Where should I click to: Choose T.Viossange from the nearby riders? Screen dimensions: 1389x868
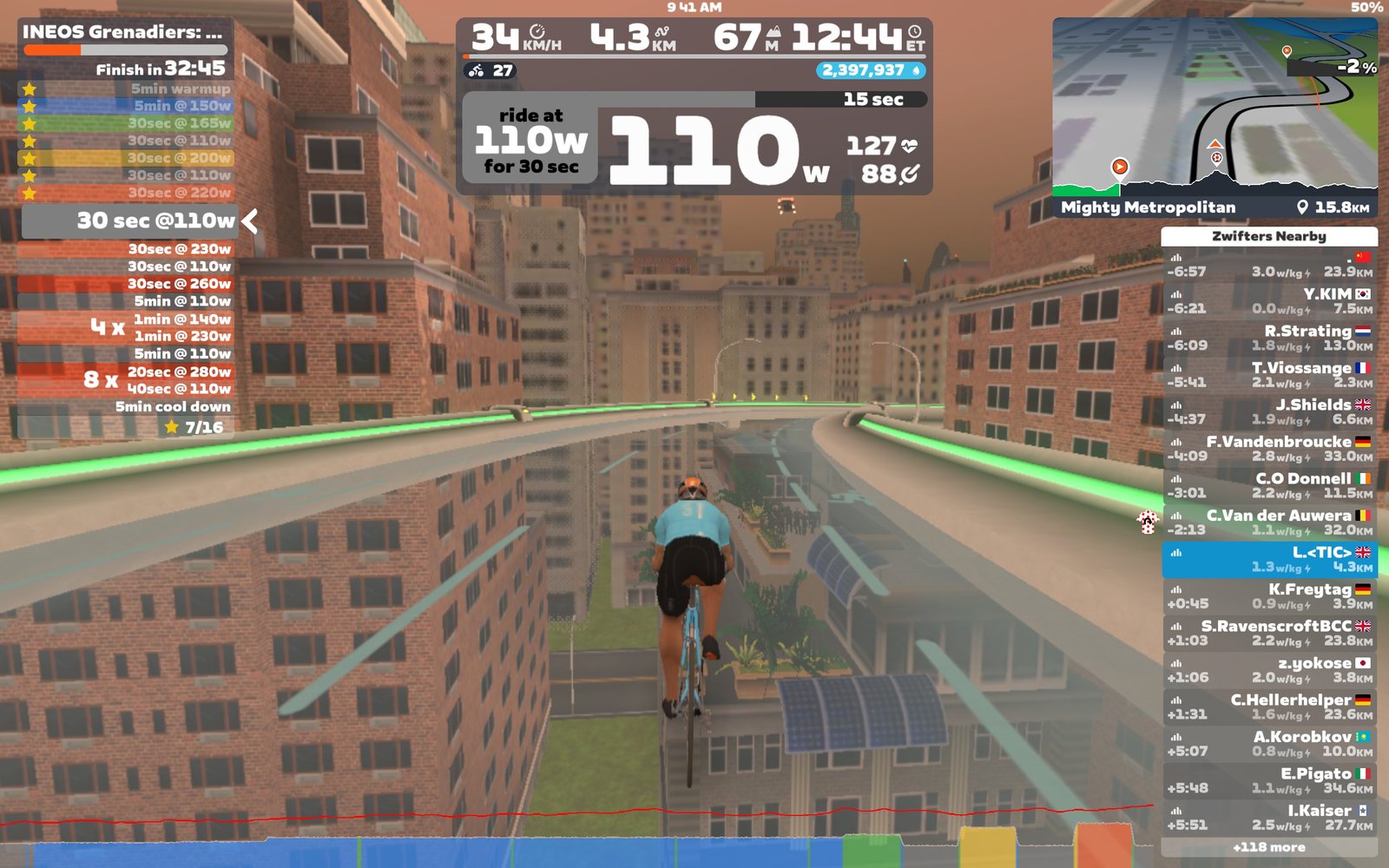pyautogui.click(x=1269, y=375)
